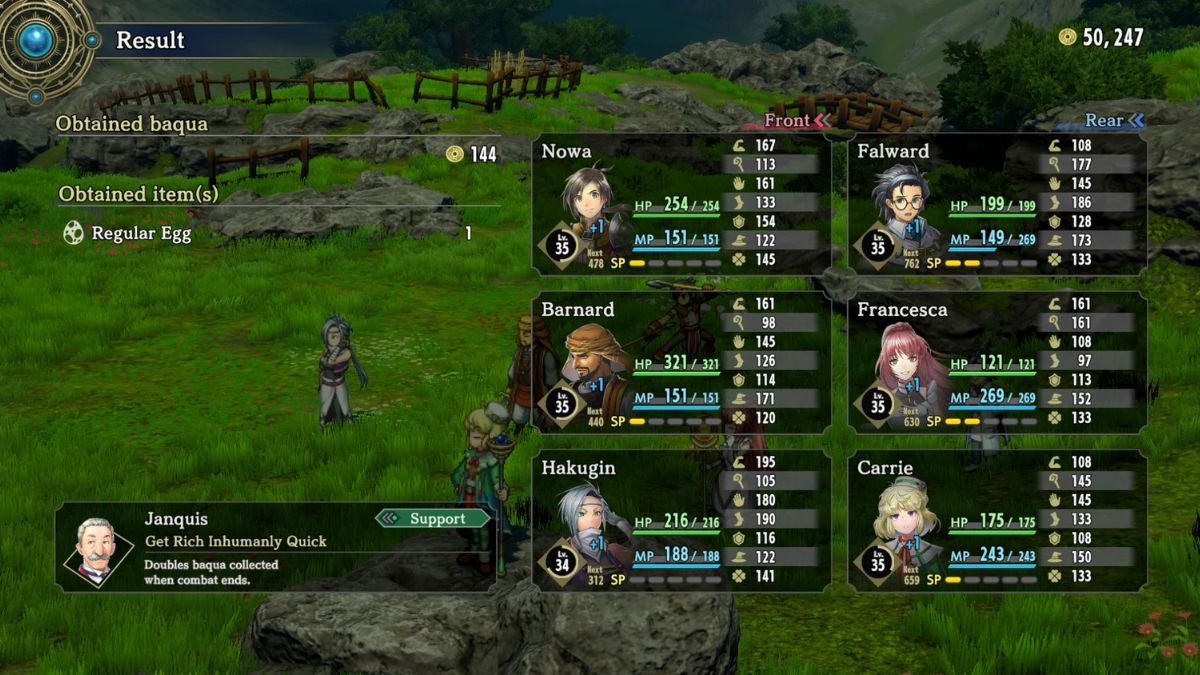Viewport: 1200px width, 675px height.
Task: Select Nowa's party result card
Action: pos(681,205)
